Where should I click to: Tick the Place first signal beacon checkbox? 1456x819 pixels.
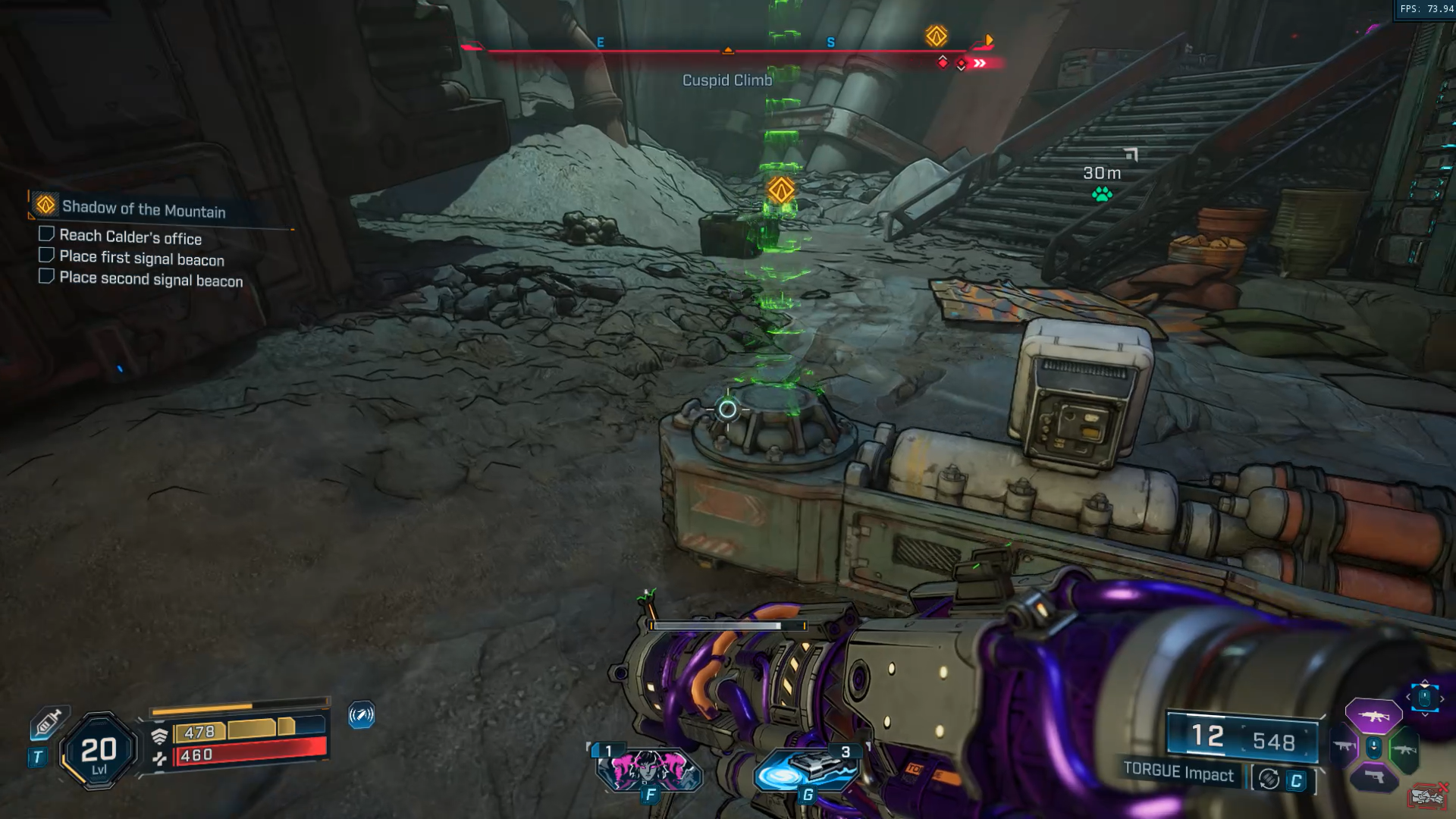(46, 256)
